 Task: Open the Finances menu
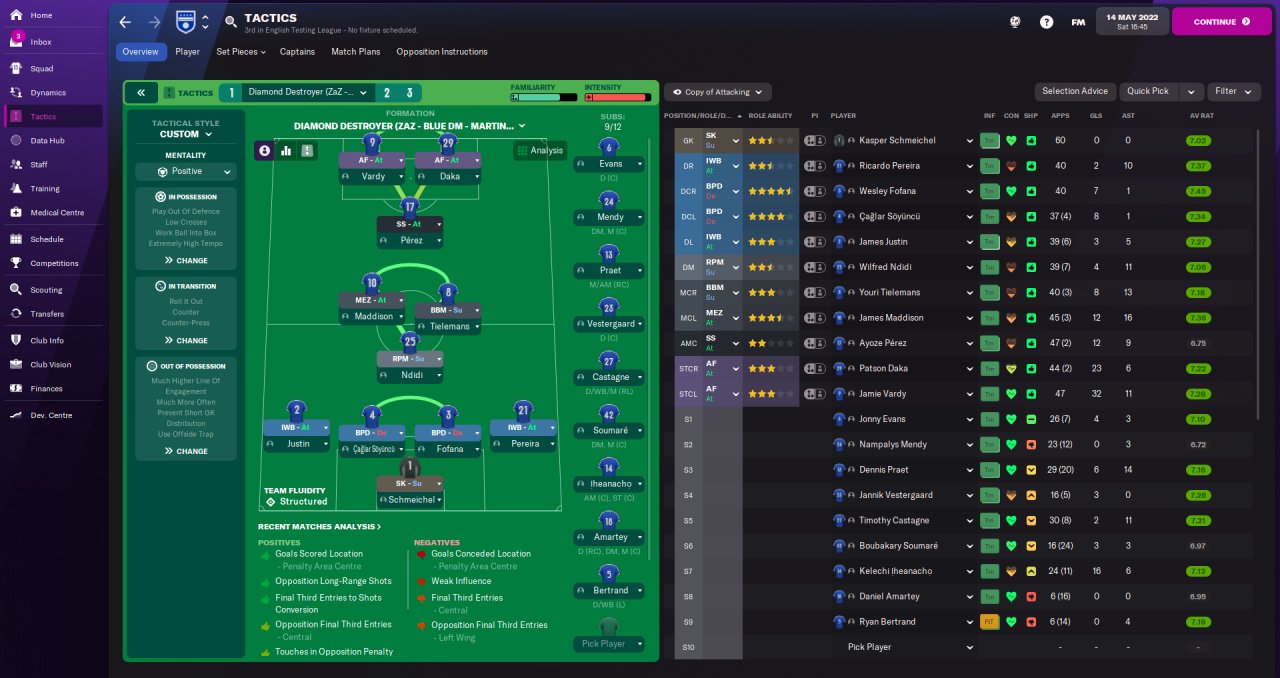pos(46,389)
